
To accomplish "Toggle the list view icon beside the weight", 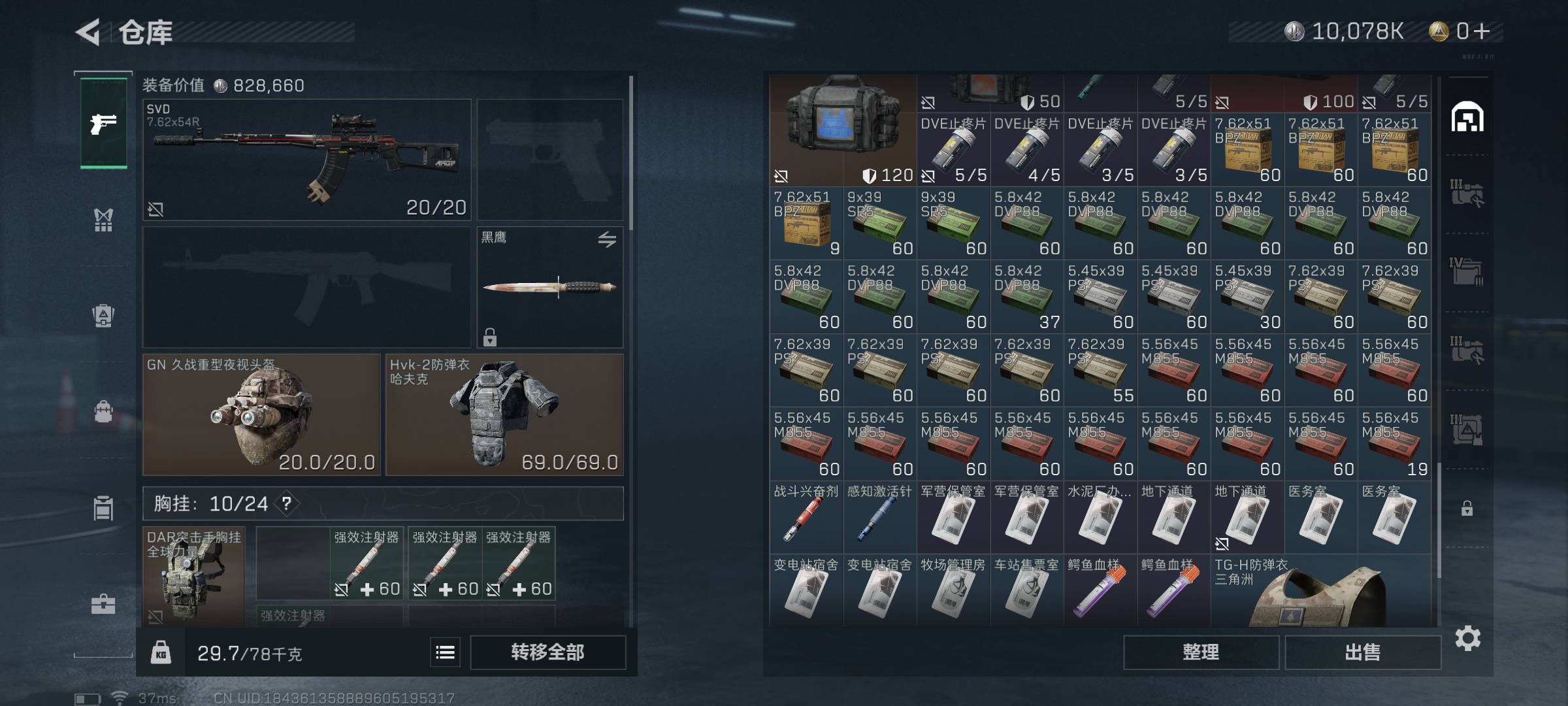I will [x=445, y=652].
